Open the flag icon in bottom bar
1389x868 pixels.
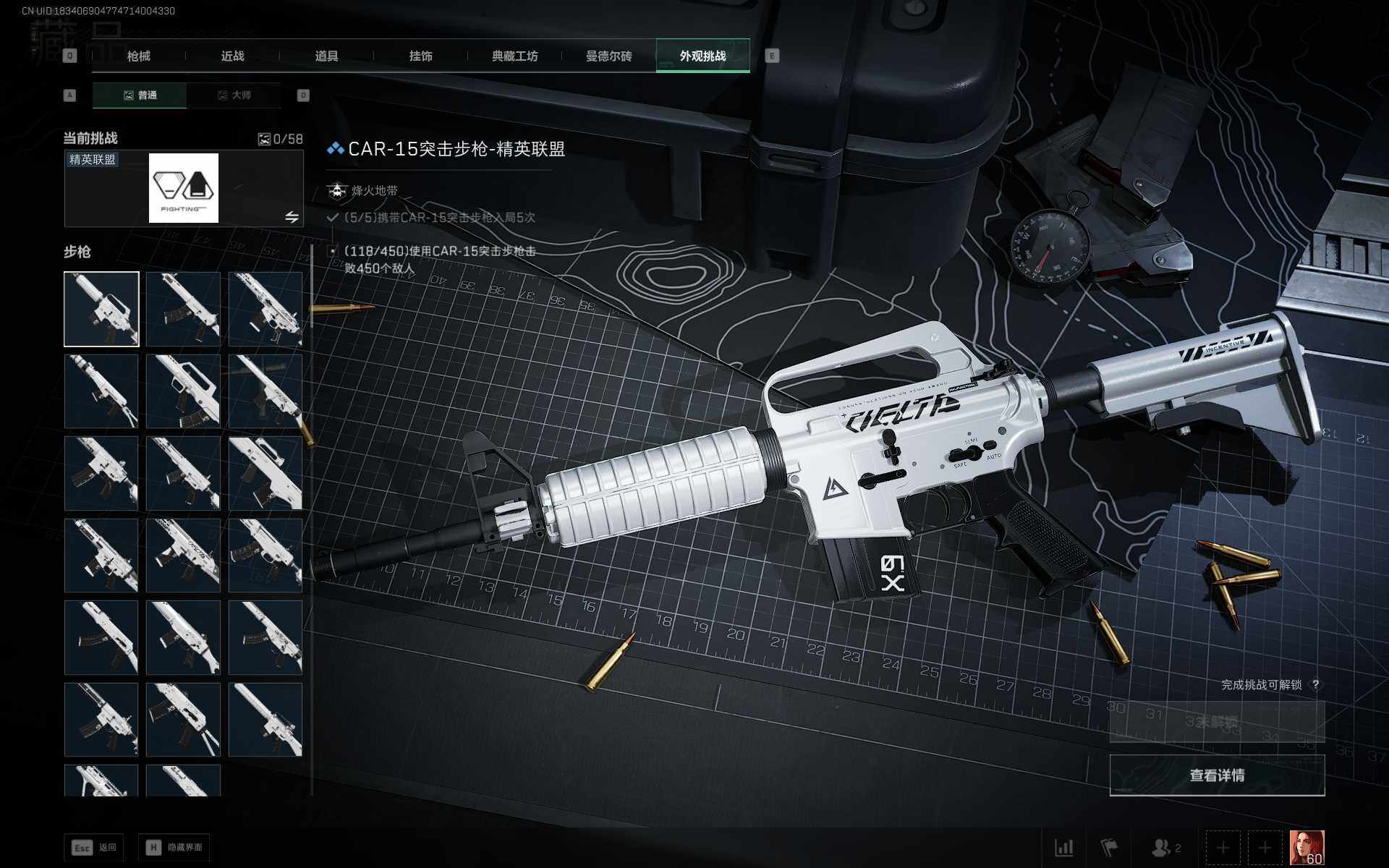click(1108, 847)
